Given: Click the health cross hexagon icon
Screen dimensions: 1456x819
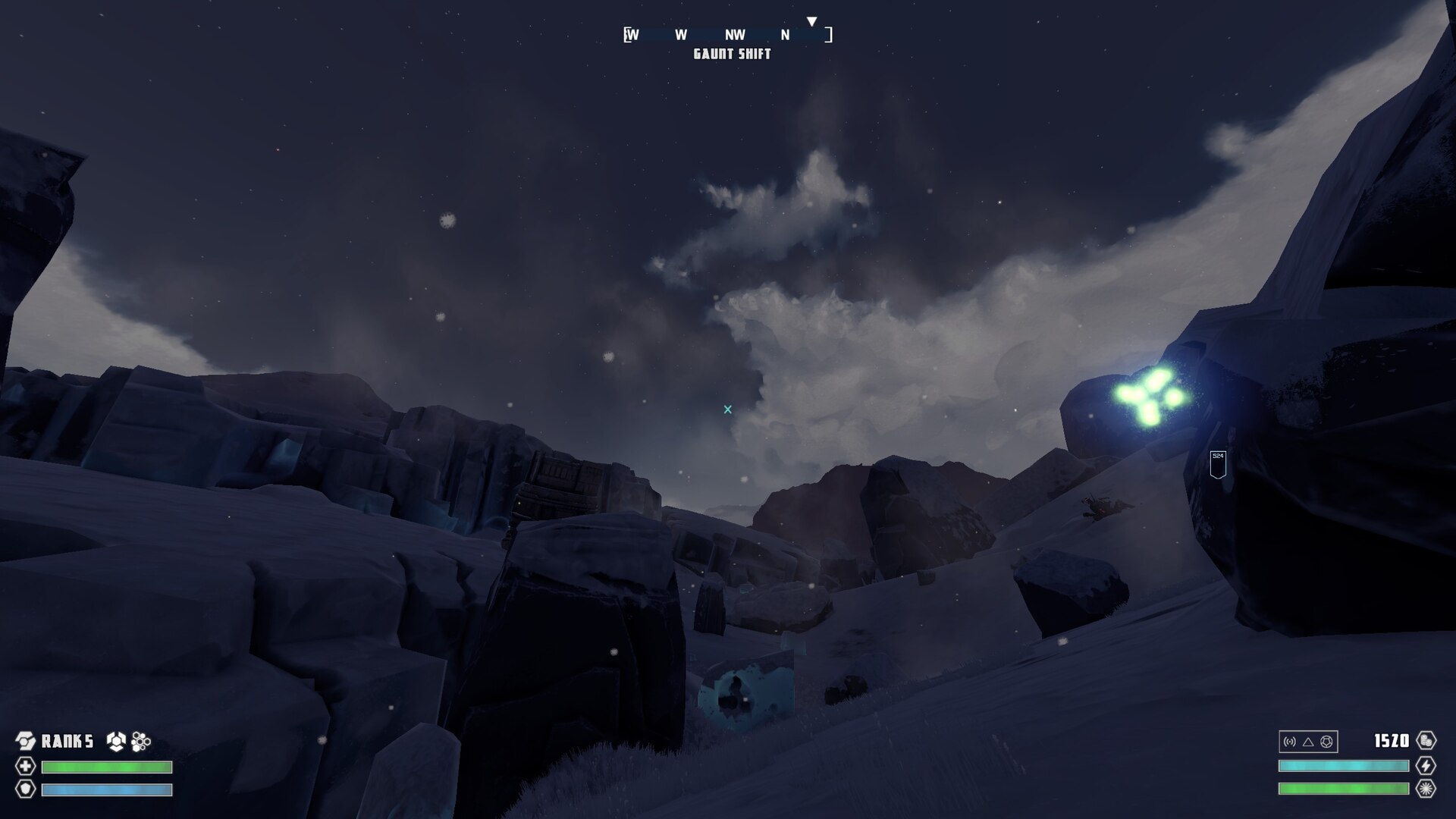Looking at the screenshot, I should point(26,766).
